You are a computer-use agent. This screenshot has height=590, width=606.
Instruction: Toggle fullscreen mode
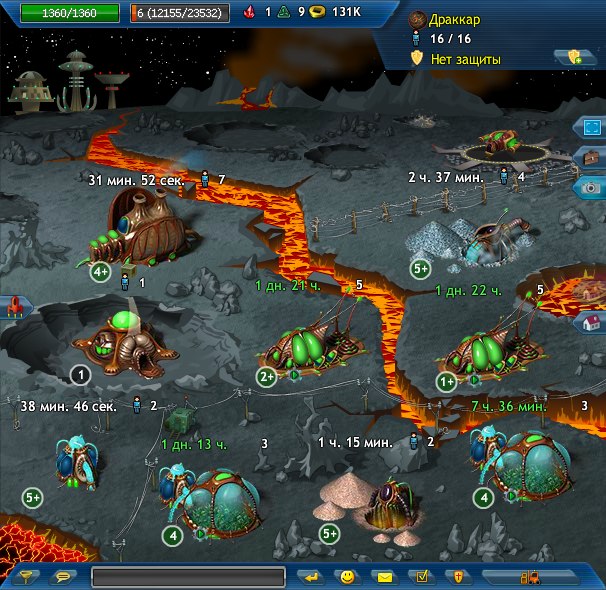point(590,129)
